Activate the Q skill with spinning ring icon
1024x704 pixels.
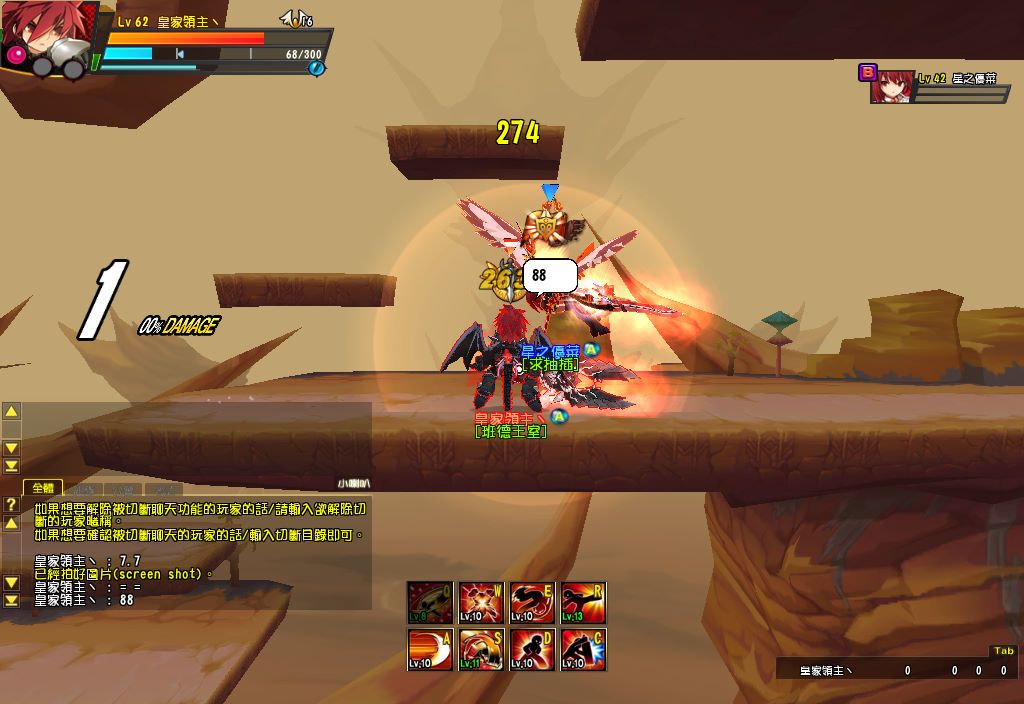430,603
